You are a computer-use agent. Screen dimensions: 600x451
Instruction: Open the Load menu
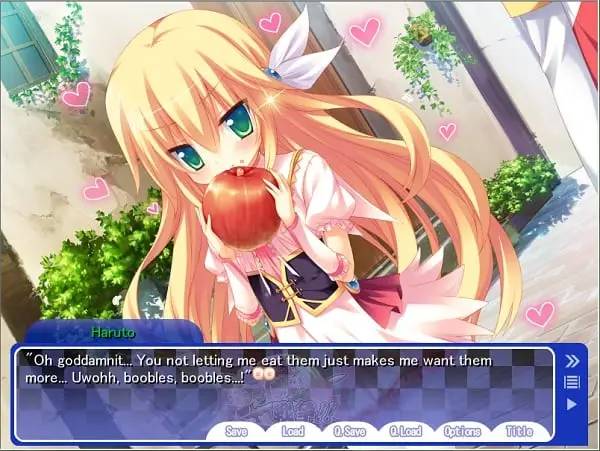click(x=294, y=432)
